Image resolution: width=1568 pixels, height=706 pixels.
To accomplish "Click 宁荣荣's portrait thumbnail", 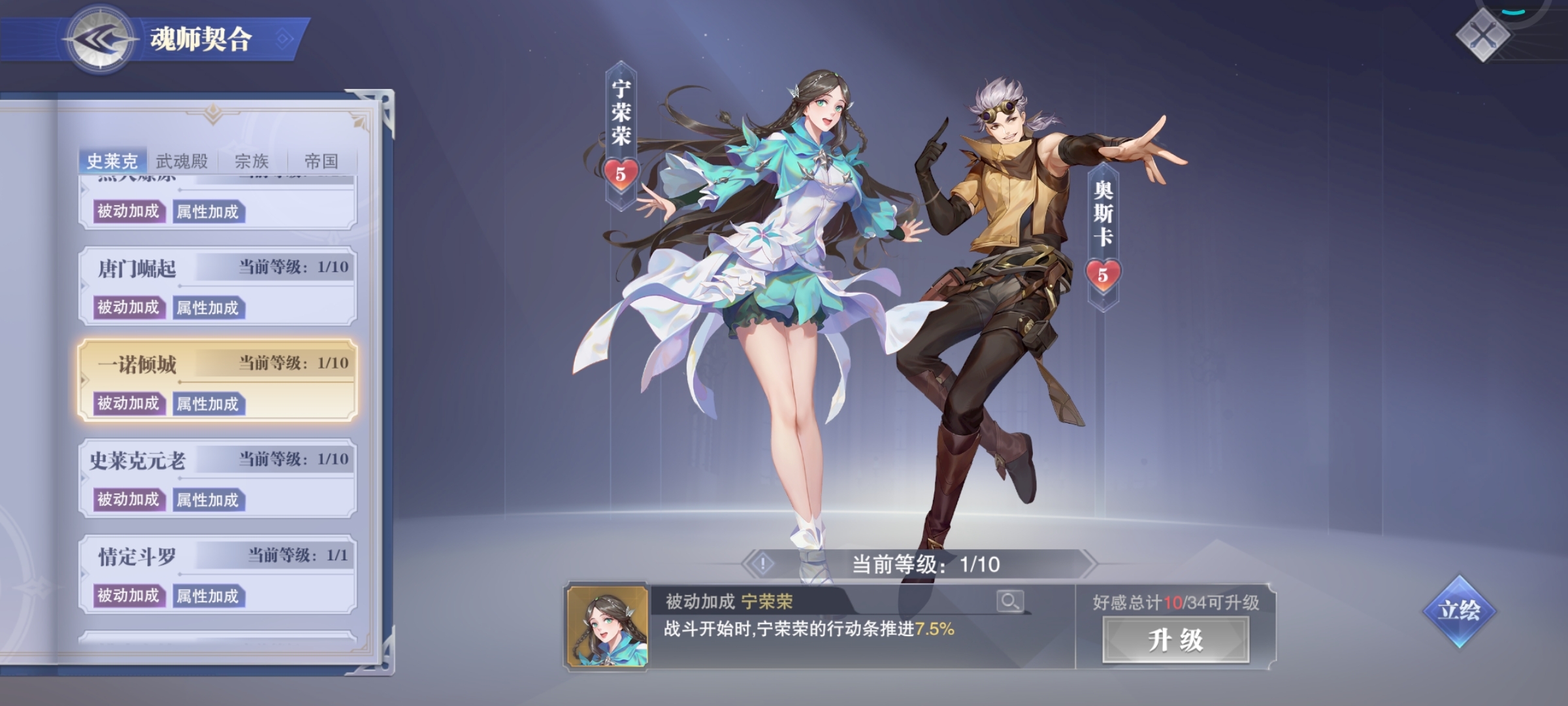I will (x=607, y=626).
